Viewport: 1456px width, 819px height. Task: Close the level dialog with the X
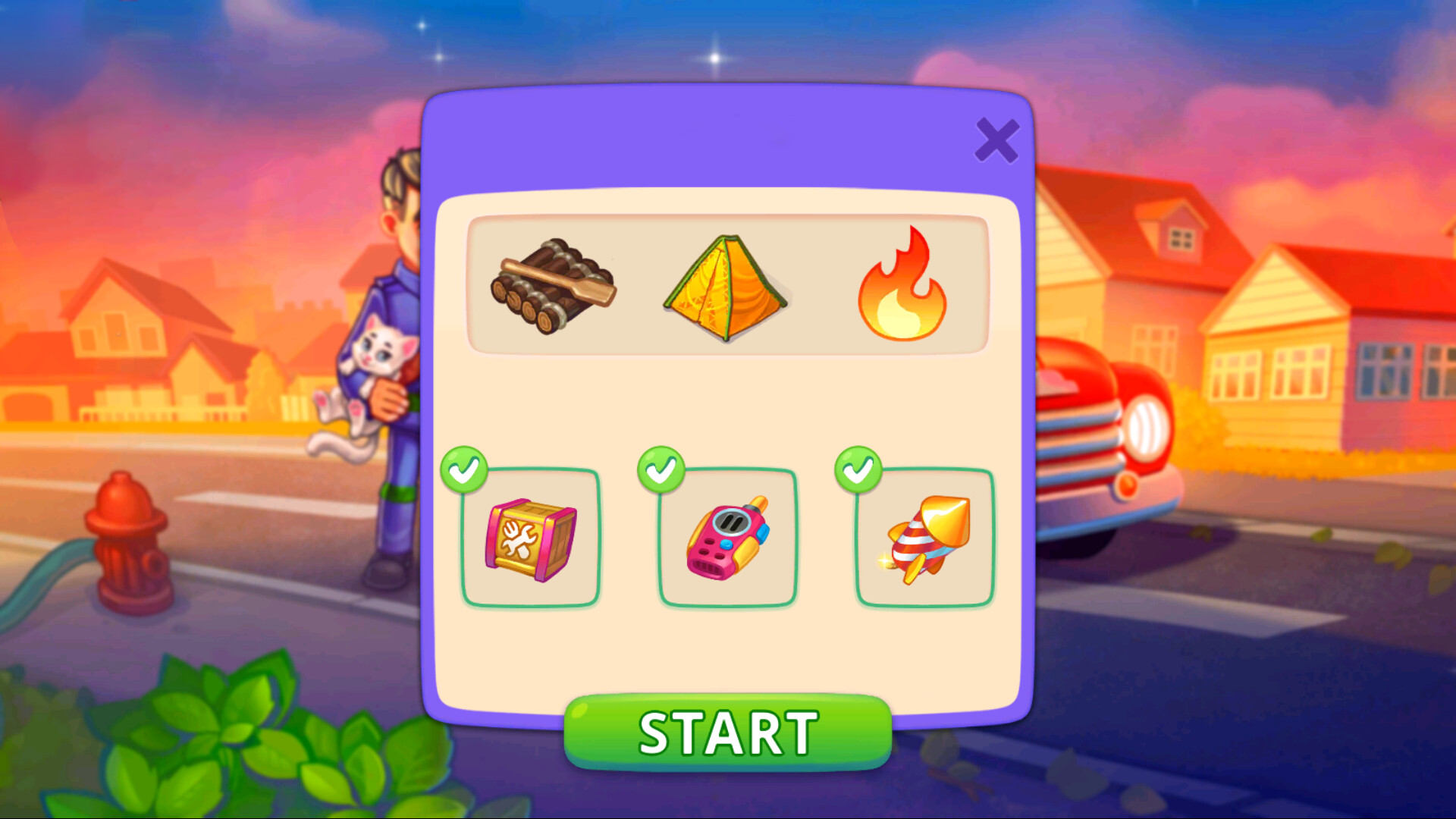(x=997, y=140)
